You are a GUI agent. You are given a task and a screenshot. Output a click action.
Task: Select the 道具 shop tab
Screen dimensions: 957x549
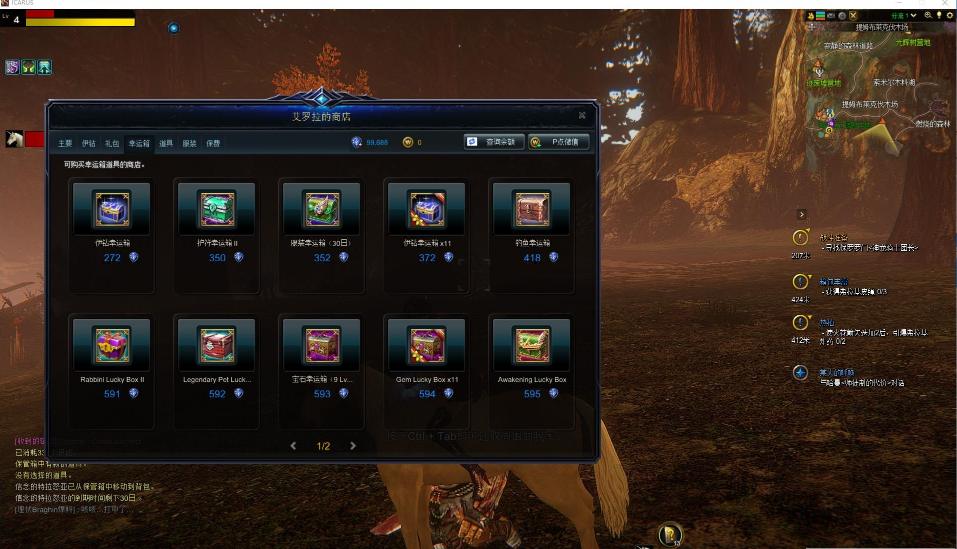coord(166,143)
